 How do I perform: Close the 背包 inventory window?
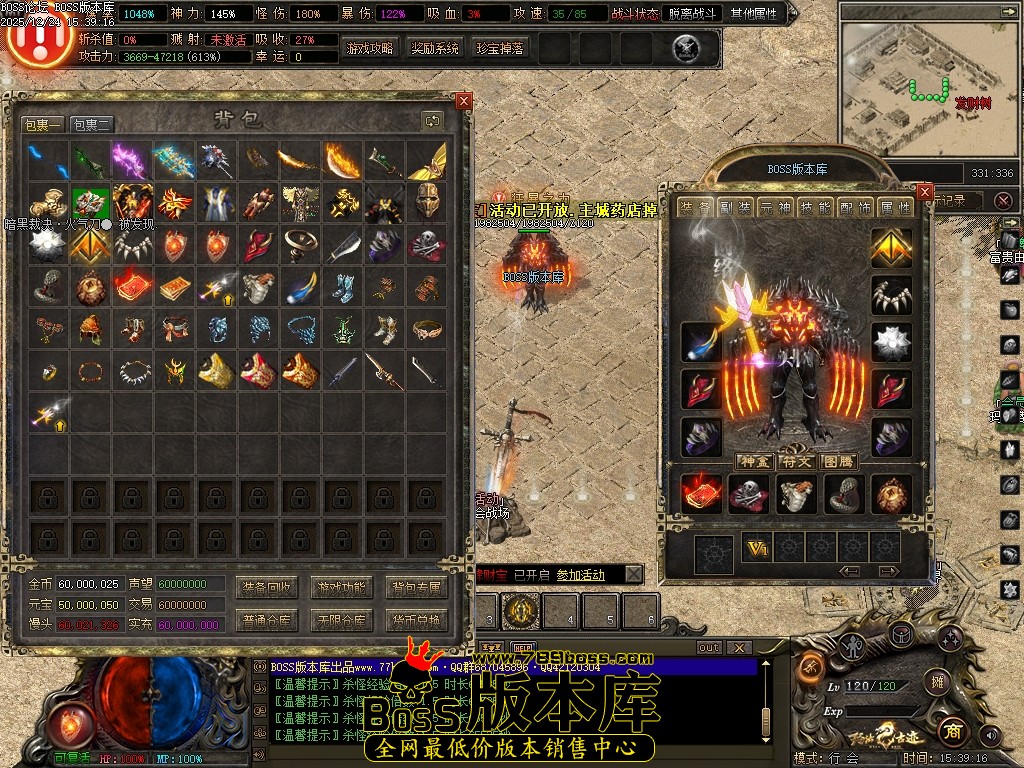(463, 101)
